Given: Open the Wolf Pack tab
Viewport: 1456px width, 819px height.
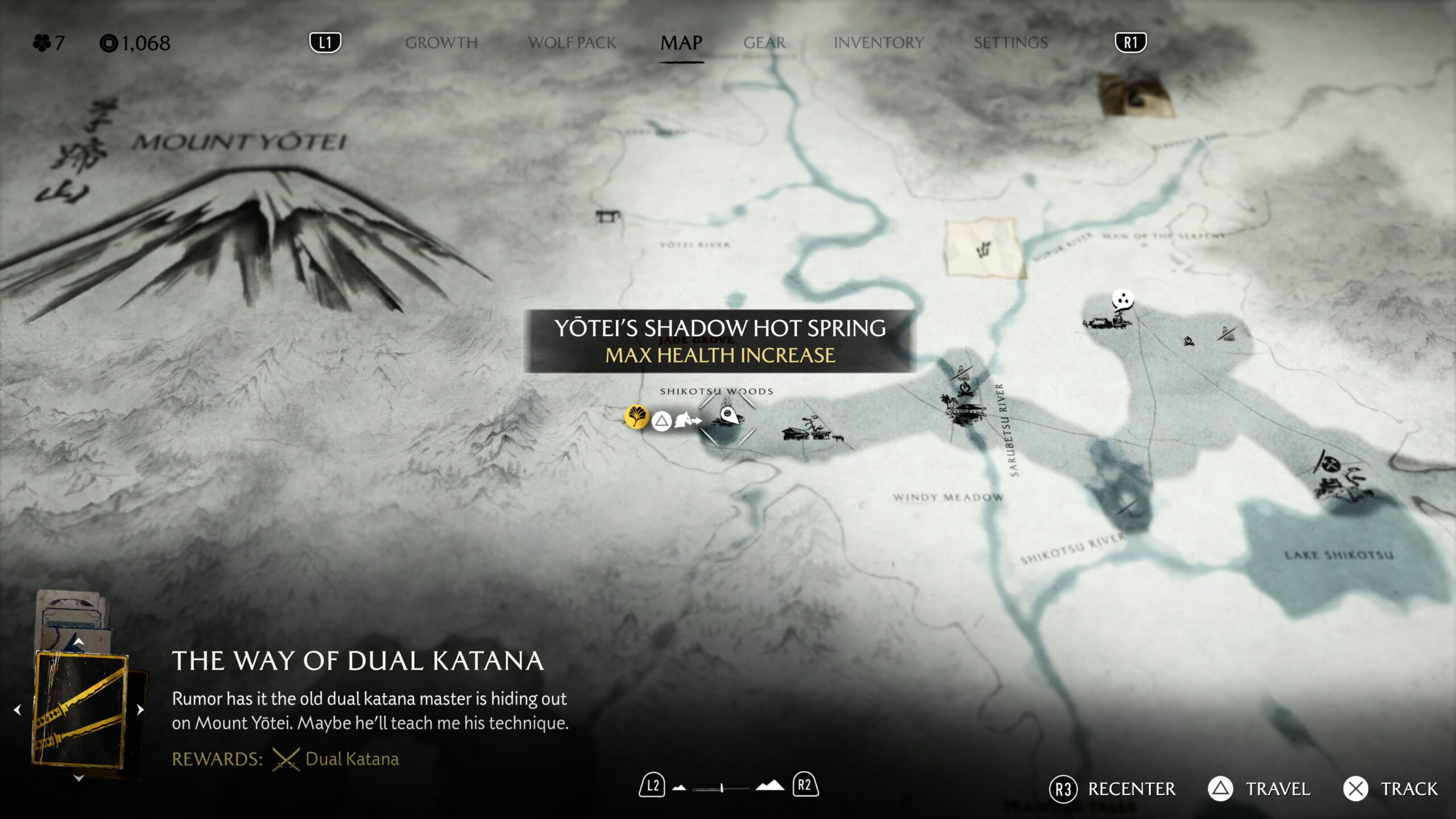Looking at the screenshot, I should click(x=572, y=43).
